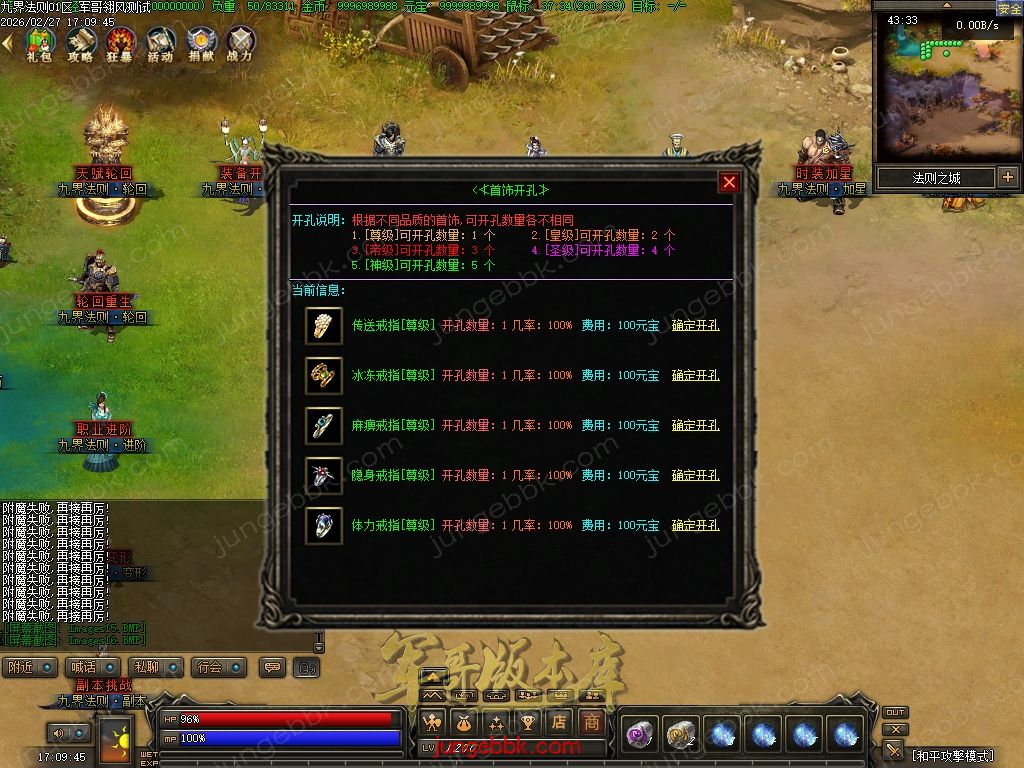
Task: Open the 商 shop button
Action: (x=592, y=721)
